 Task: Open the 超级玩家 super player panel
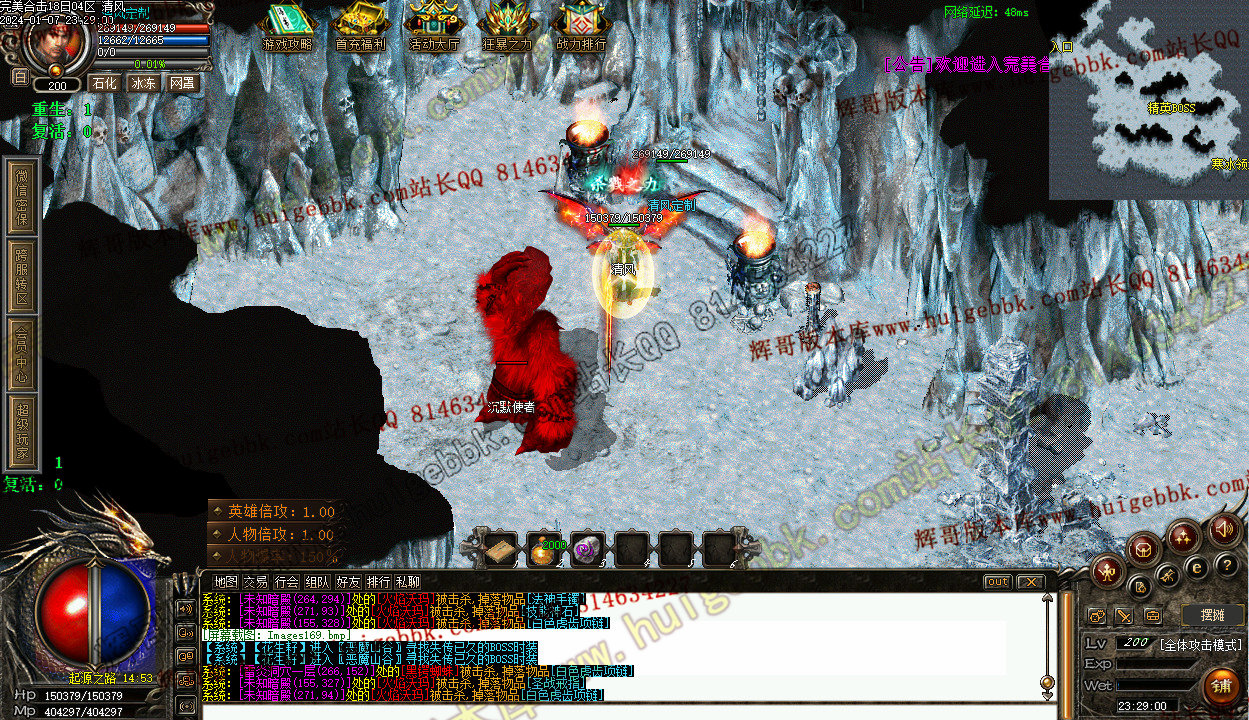(22, 432)
